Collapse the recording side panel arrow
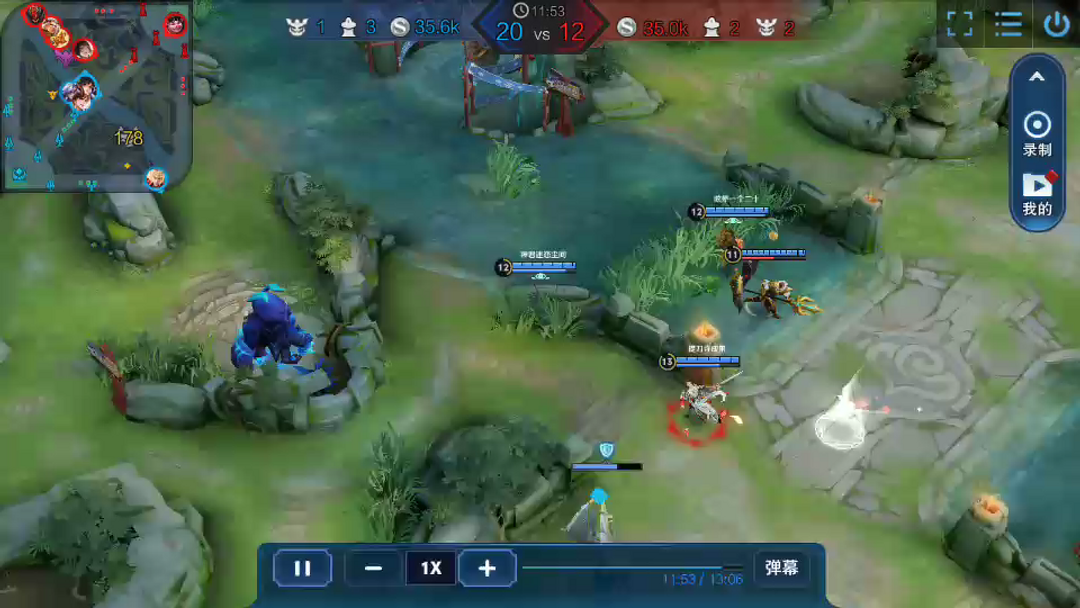 1037,77
